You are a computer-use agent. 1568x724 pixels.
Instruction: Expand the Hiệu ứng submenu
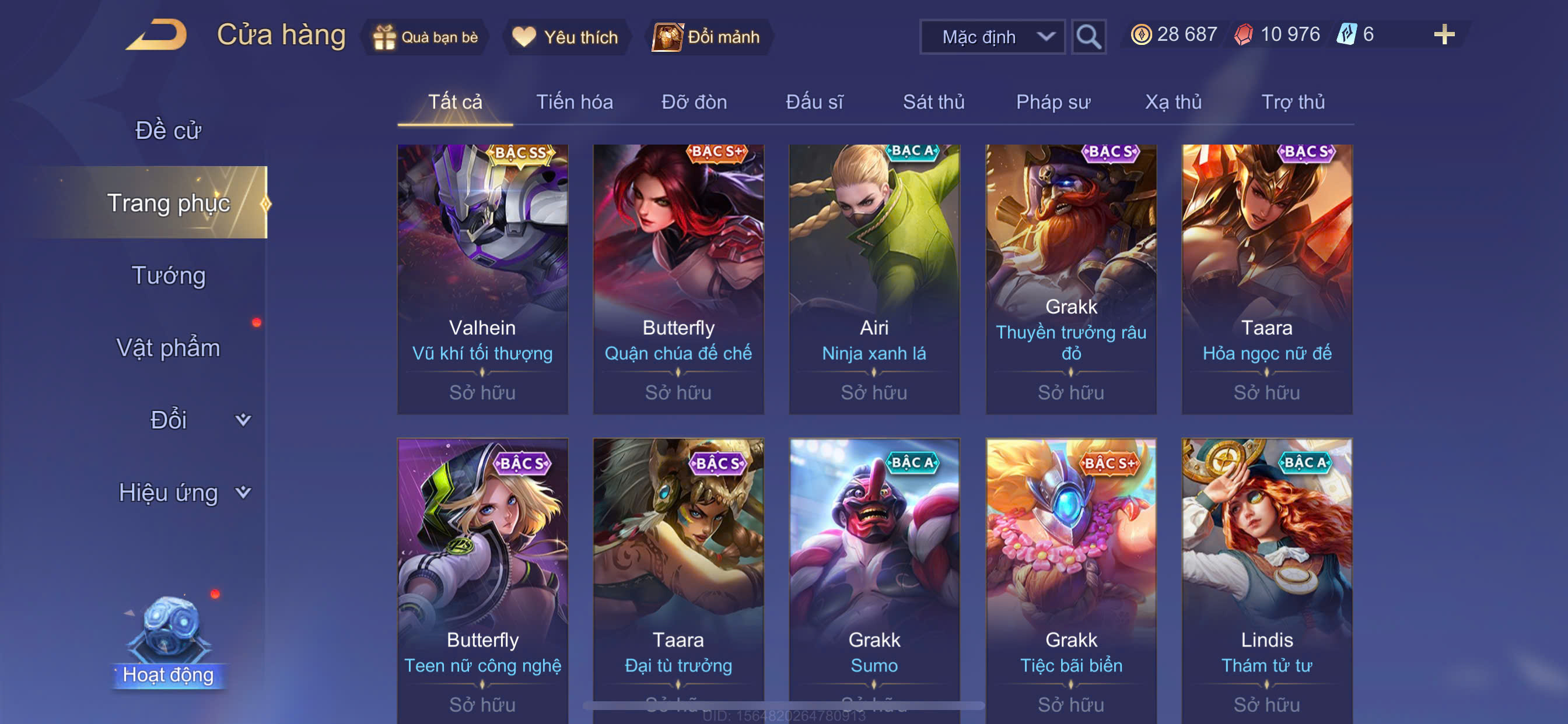click(183, 492)
